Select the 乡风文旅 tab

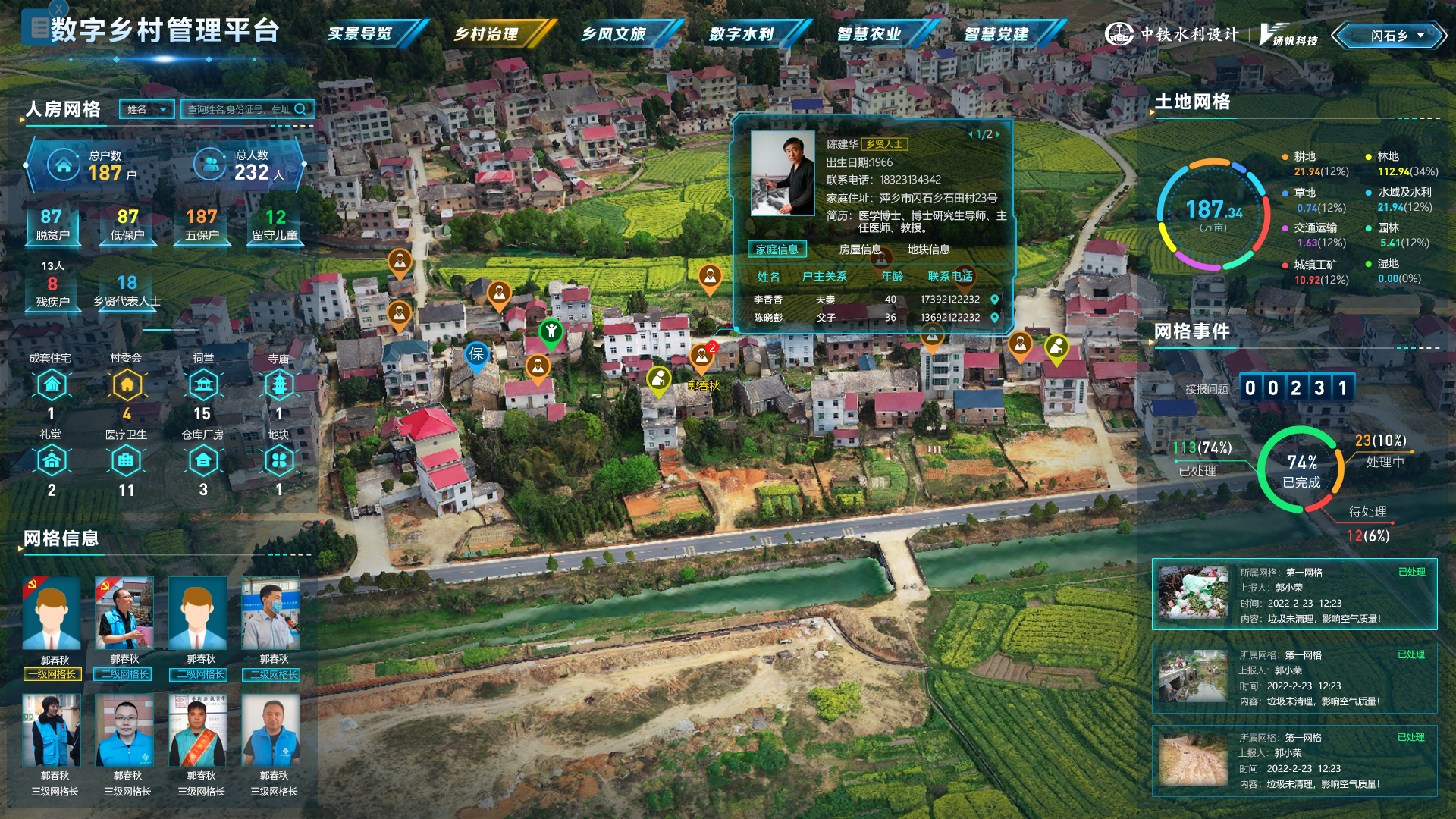[614, 34]
